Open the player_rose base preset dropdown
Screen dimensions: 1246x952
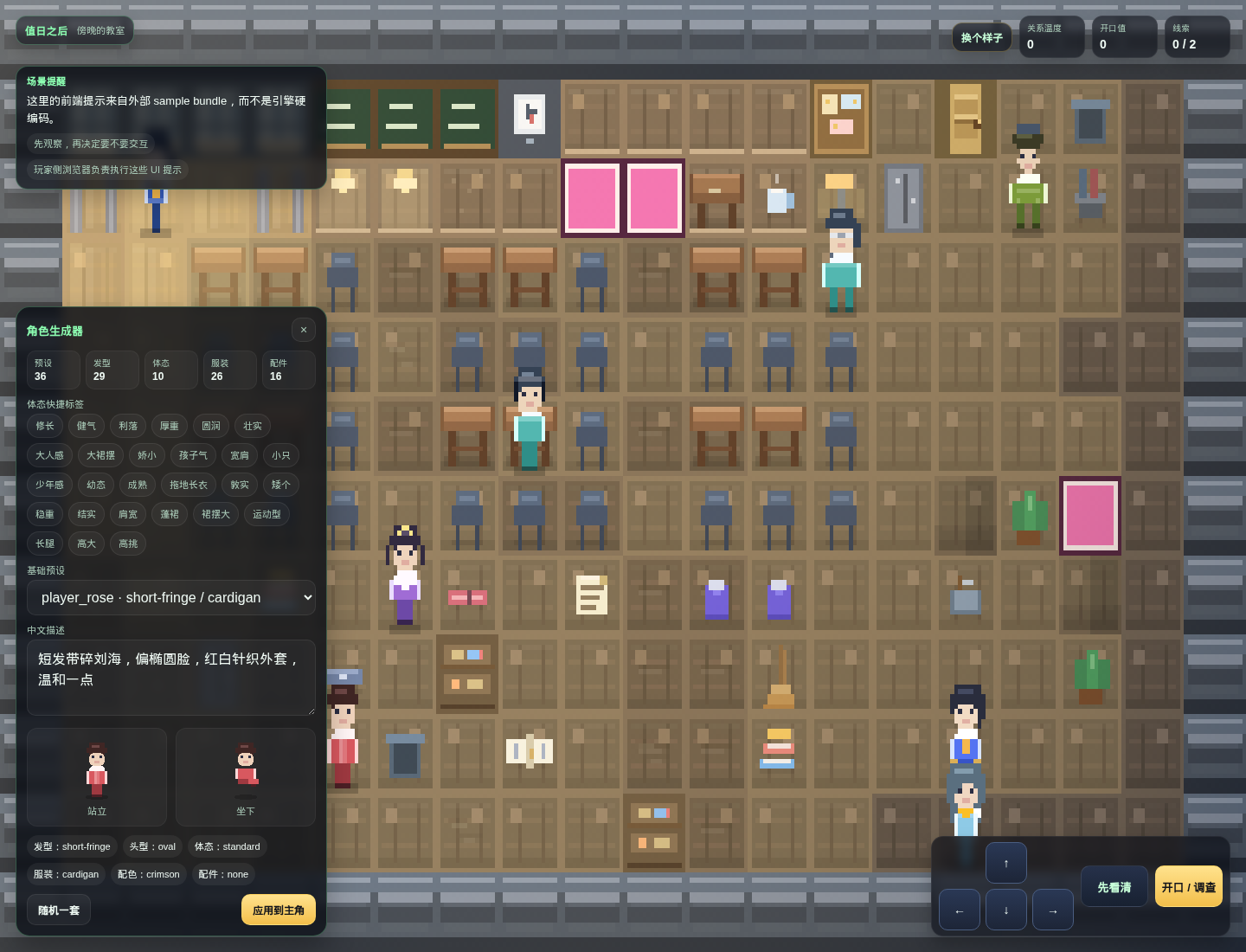170,597
